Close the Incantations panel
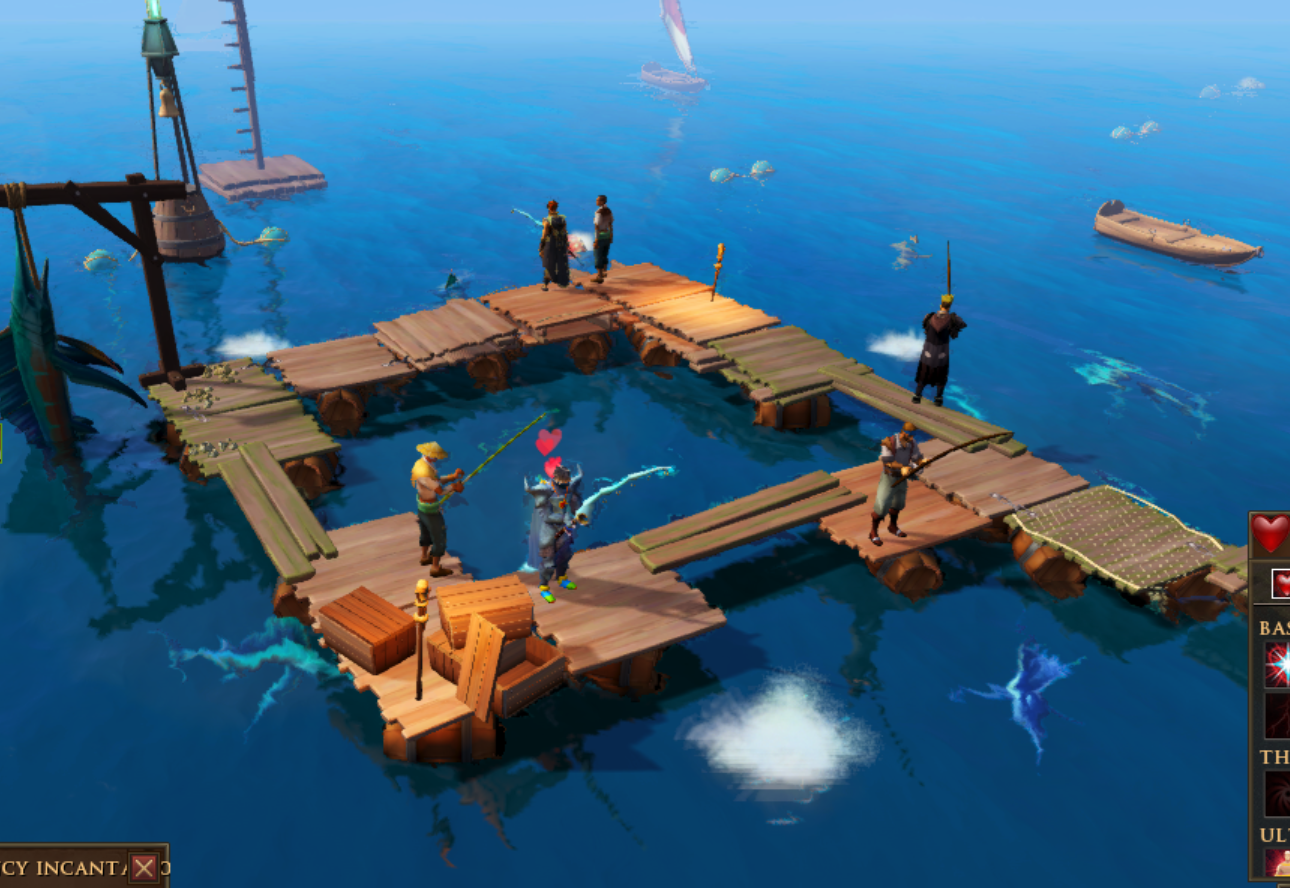The width and height of the screenshot is (1290, 888). point(144,868)
